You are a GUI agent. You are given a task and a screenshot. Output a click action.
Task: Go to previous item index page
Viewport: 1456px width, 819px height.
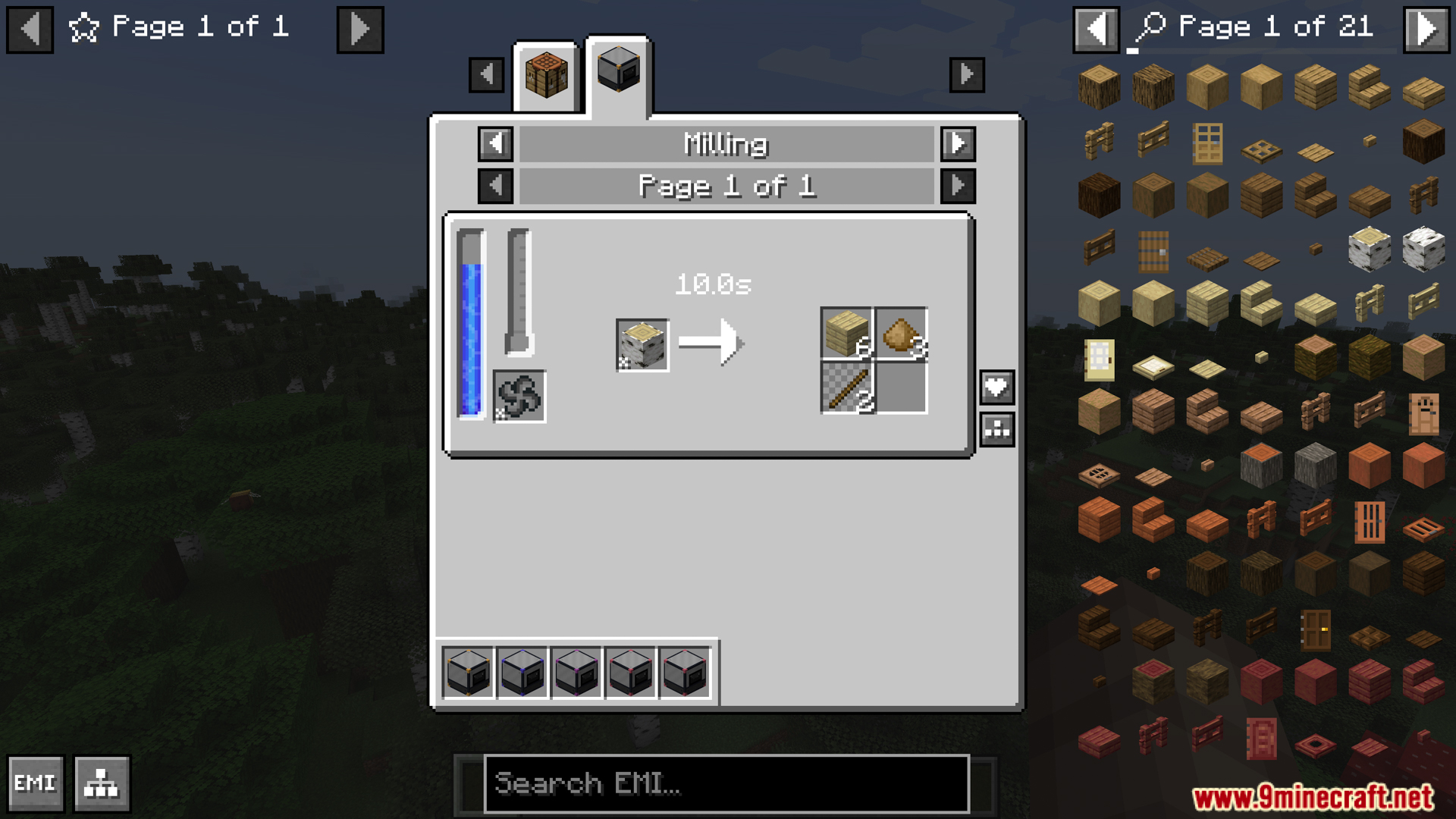point(1096,30)
